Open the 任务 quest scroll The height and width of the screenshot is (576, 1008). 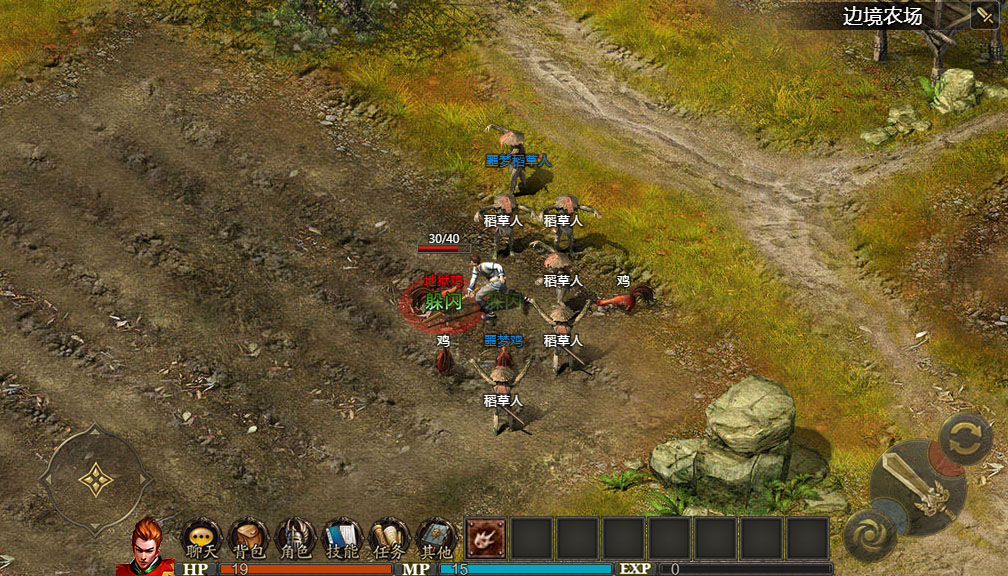pos(390,538)
